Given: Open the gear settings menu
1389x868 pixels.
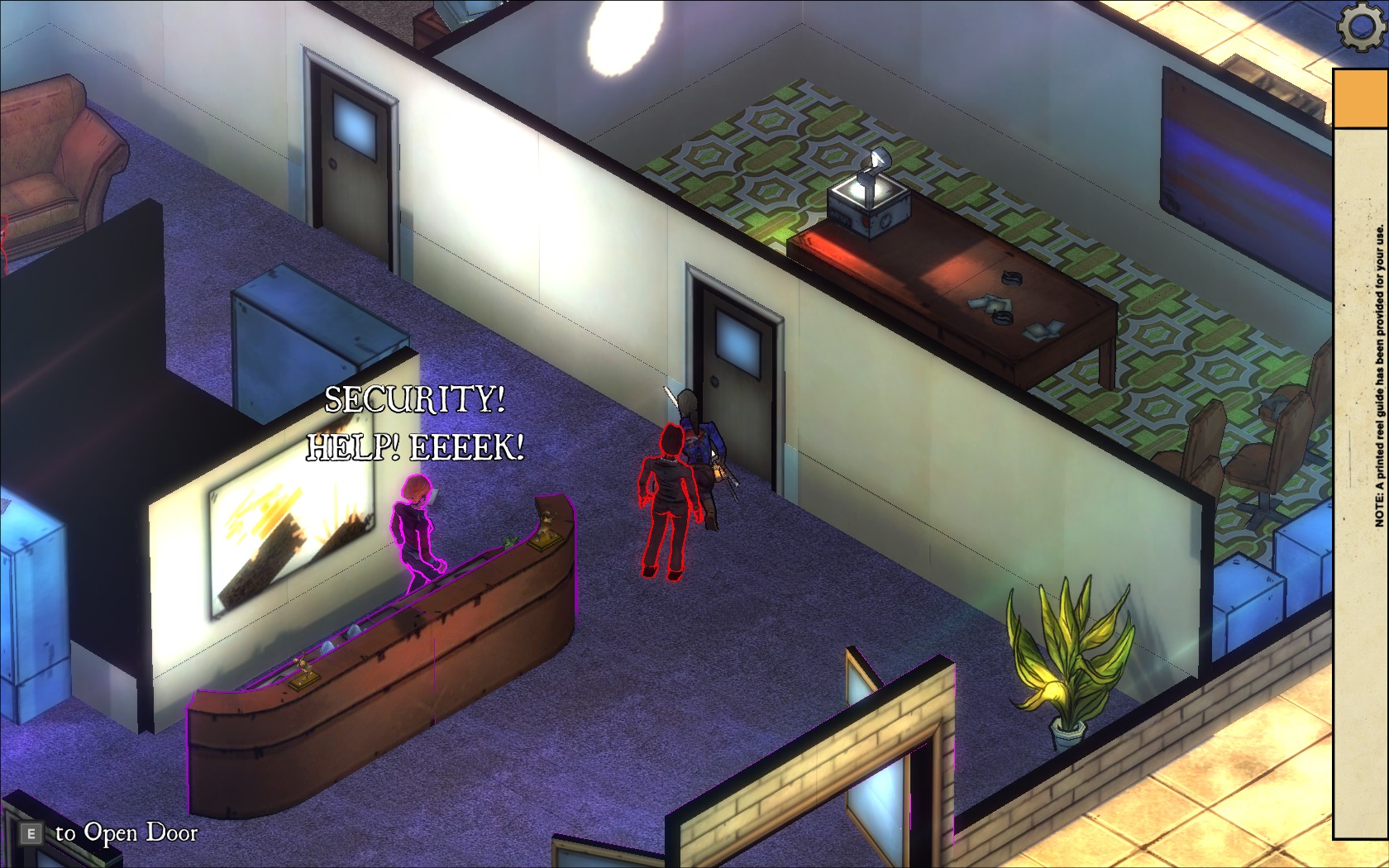Looking at the screenshot, I should [x=1361, y=27].
